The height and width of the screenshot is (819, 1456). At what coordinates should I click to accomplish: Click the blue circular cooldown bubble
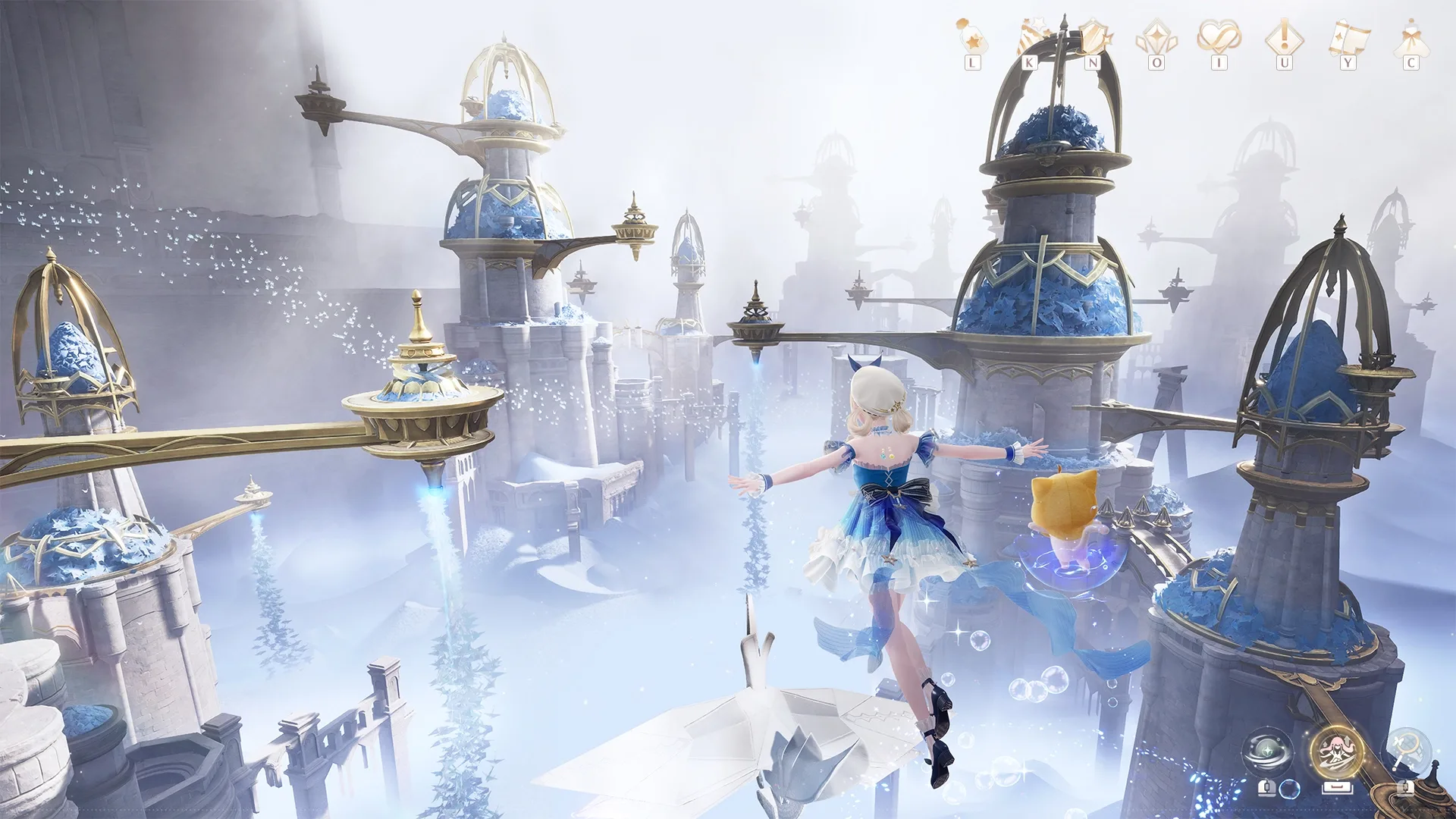coord(1288,789)
